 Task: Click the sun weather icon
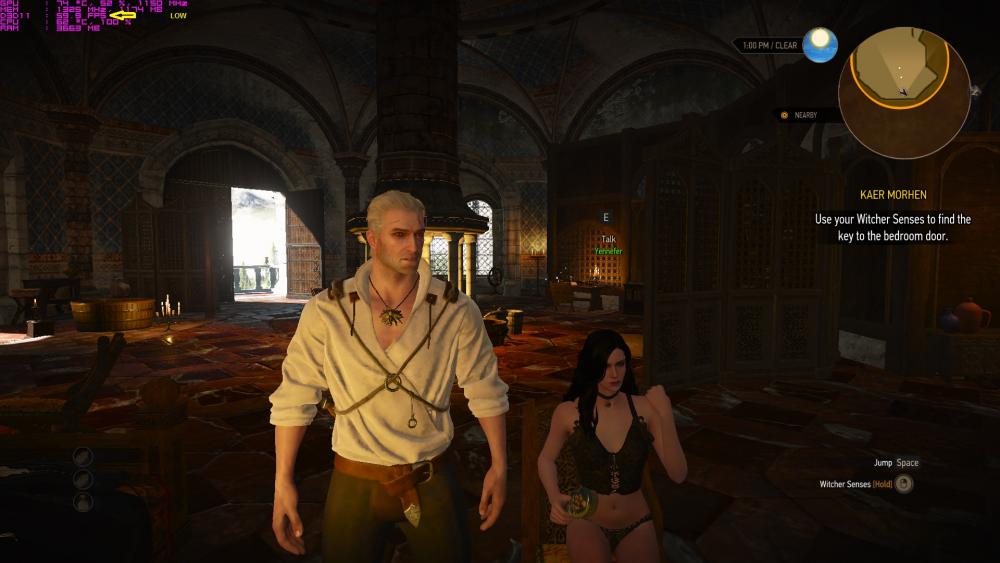click(x=820, y=45)
